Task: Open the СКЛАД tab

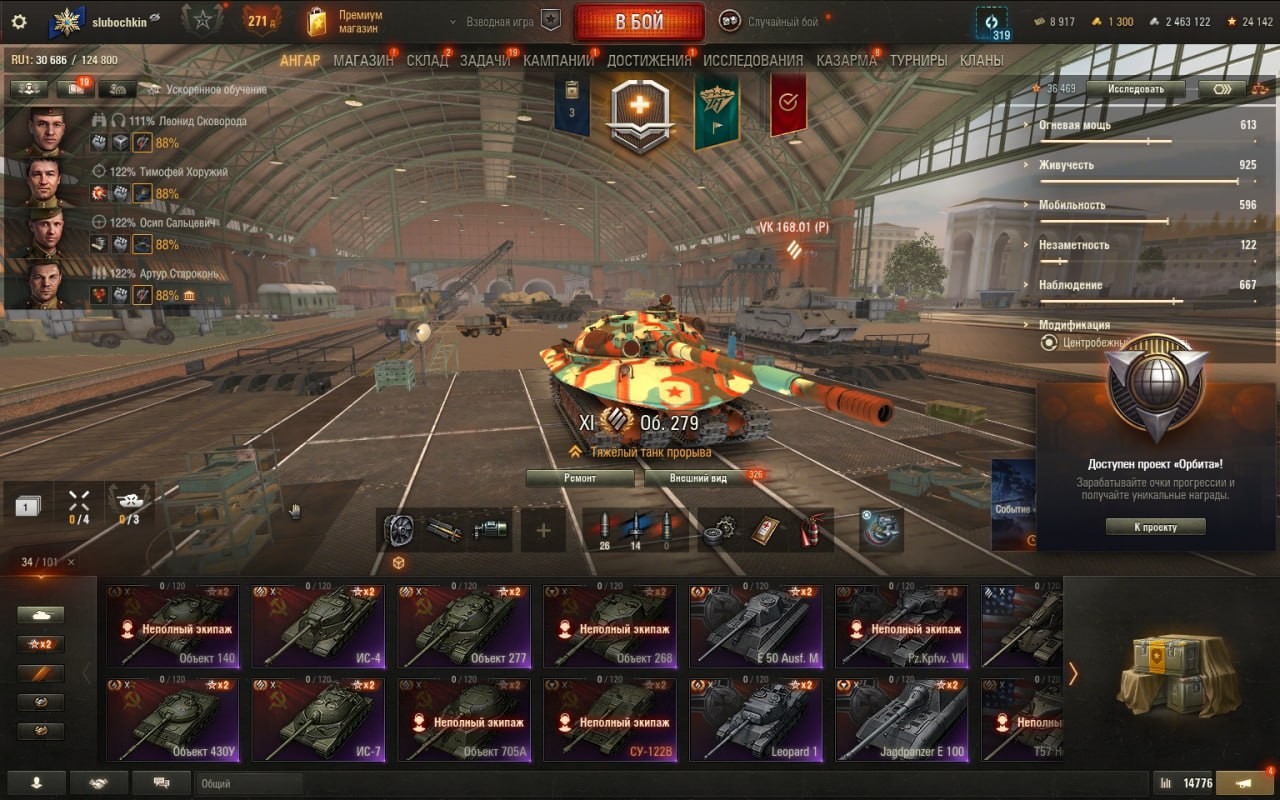Action: 427,60
